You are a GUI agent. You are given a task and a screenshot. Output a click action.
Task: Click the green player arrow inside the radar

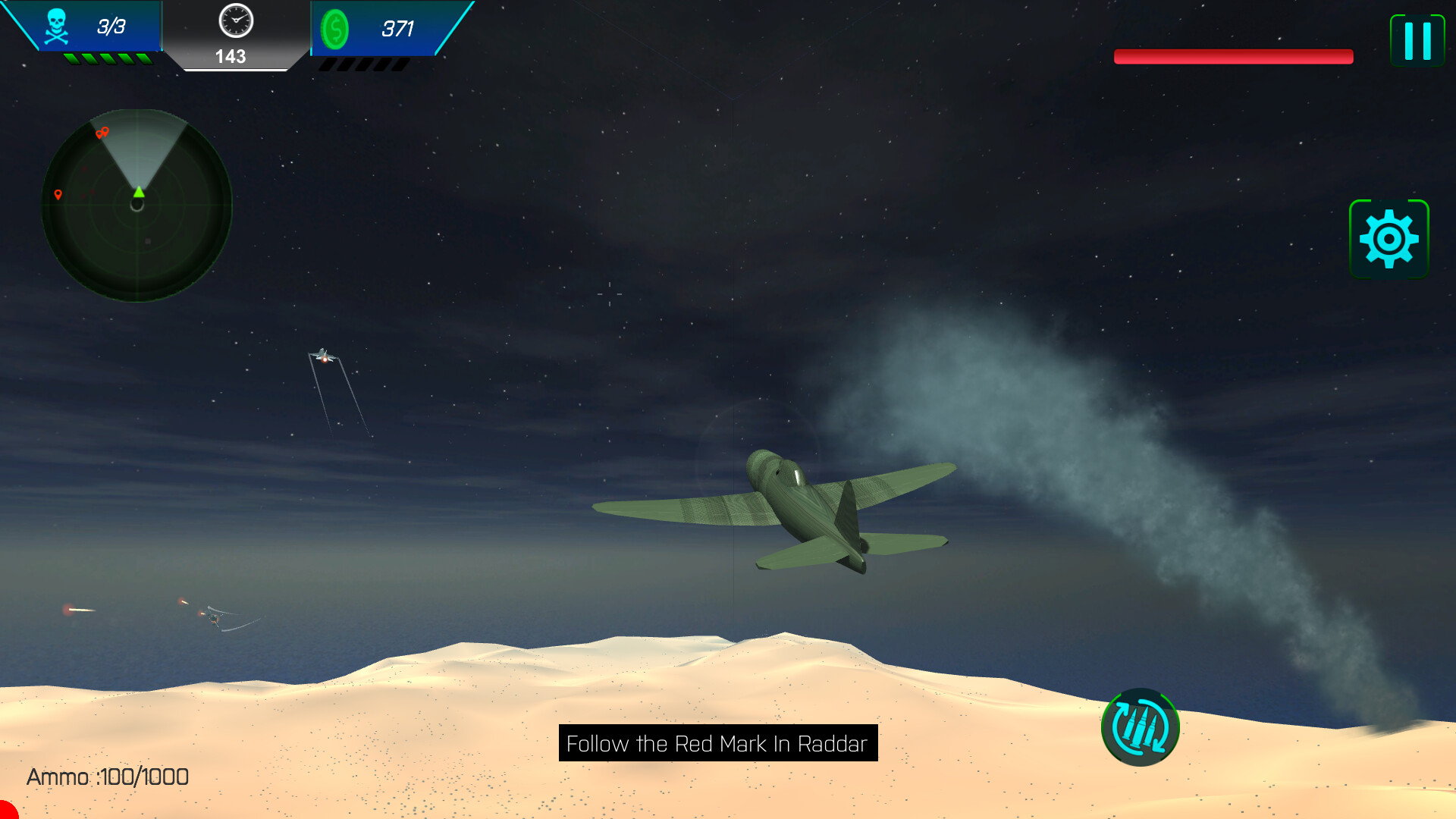click(x=138, y=193)
